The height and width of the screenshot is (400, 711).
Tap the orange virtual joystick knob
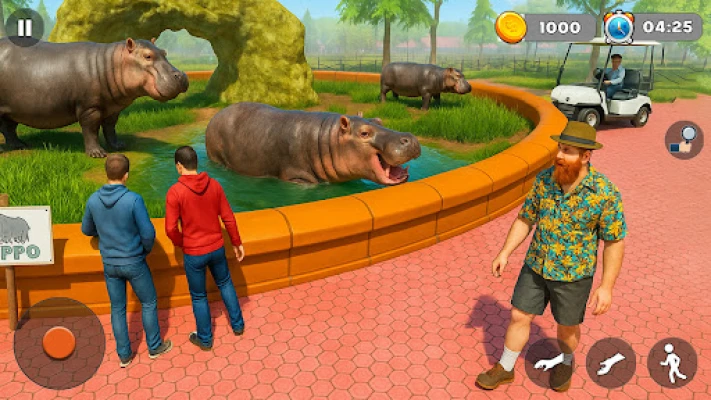click(59, 343)
